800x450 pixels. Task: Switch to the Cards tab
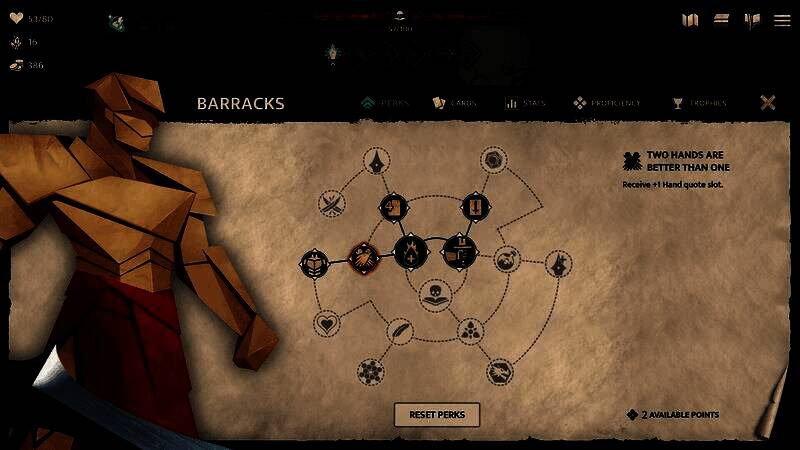point(454,103)
